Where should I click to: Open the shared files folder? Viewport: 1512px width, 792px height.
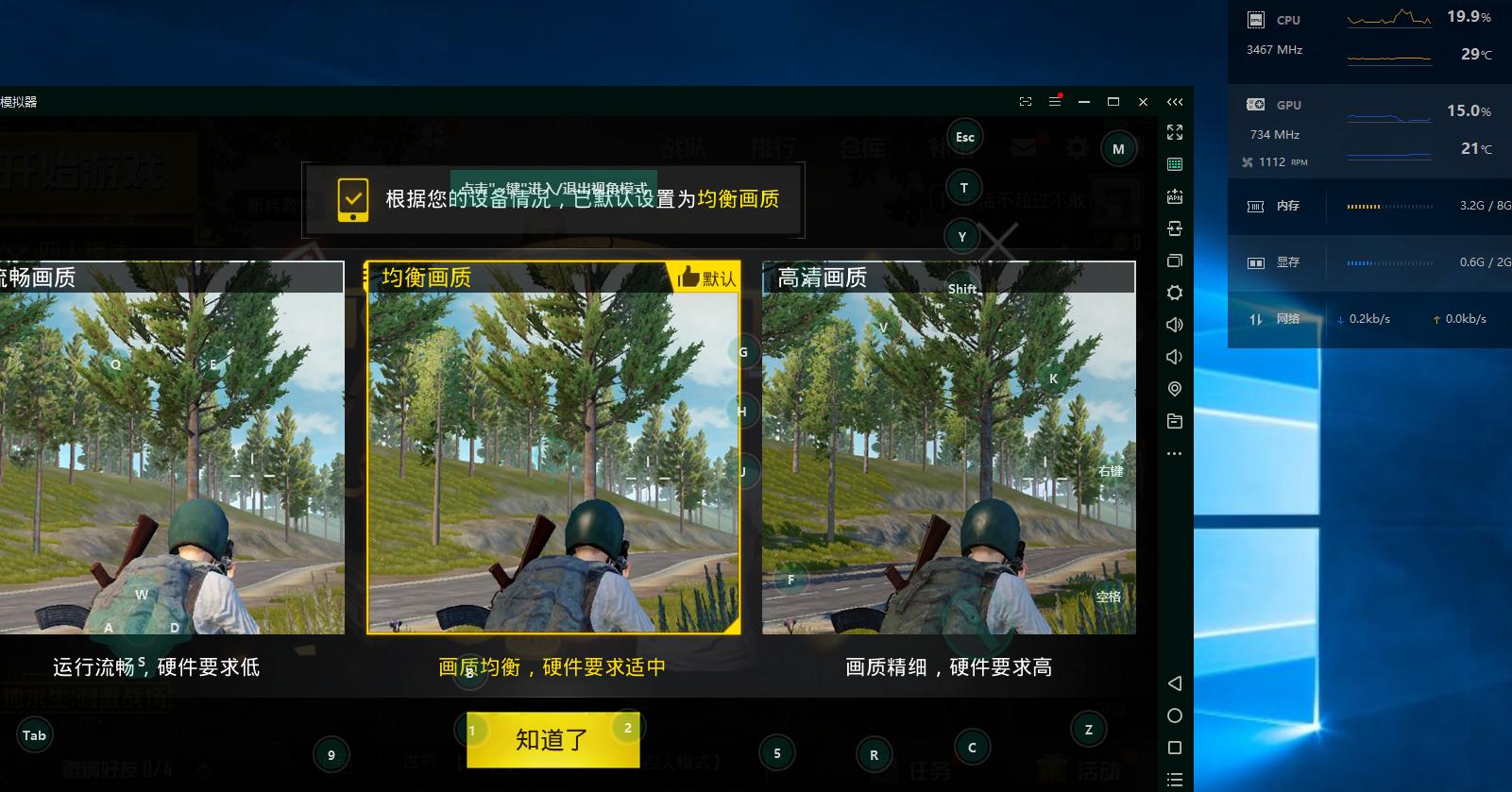click(1175, 420)
